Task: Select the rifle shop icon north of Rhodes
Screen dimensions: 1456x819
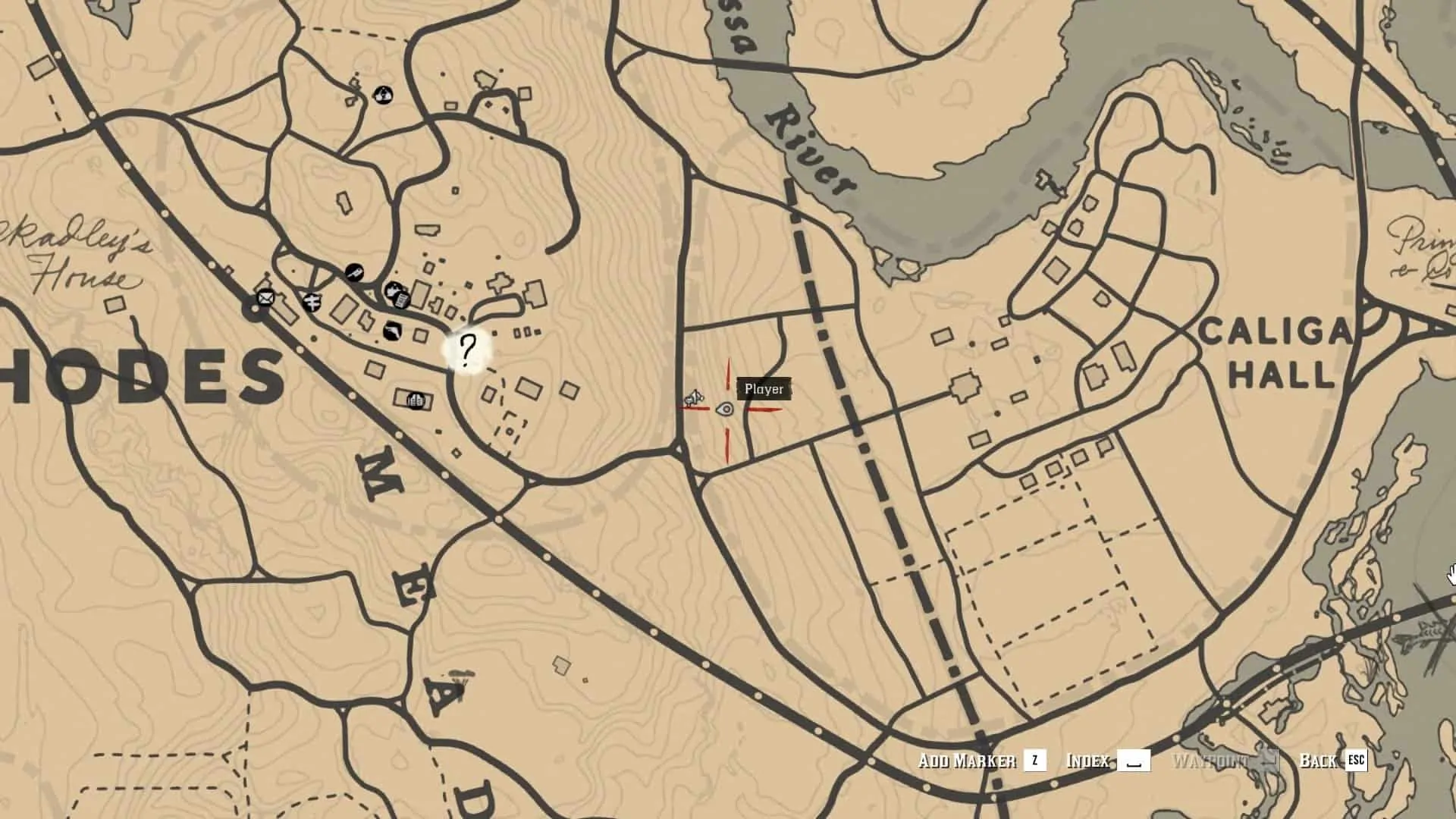Action: [x=354, y=272]
